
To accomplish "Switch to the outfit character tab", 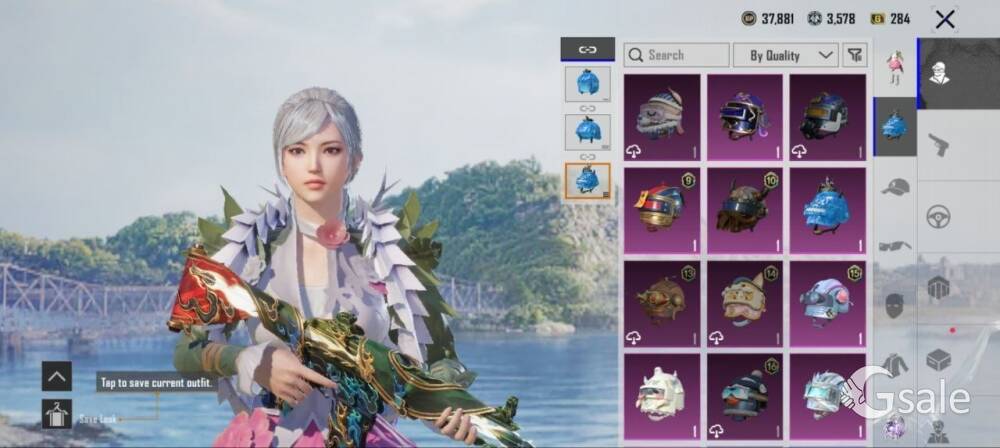I will click(x=895, y=67).
